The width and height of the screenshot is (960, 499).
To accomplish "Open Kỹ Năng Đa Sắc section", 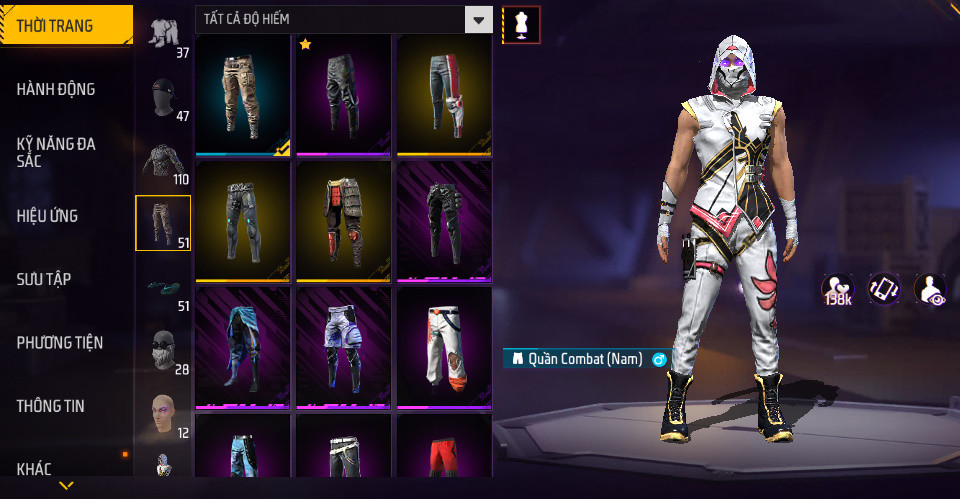I will [x=56, y=152].
